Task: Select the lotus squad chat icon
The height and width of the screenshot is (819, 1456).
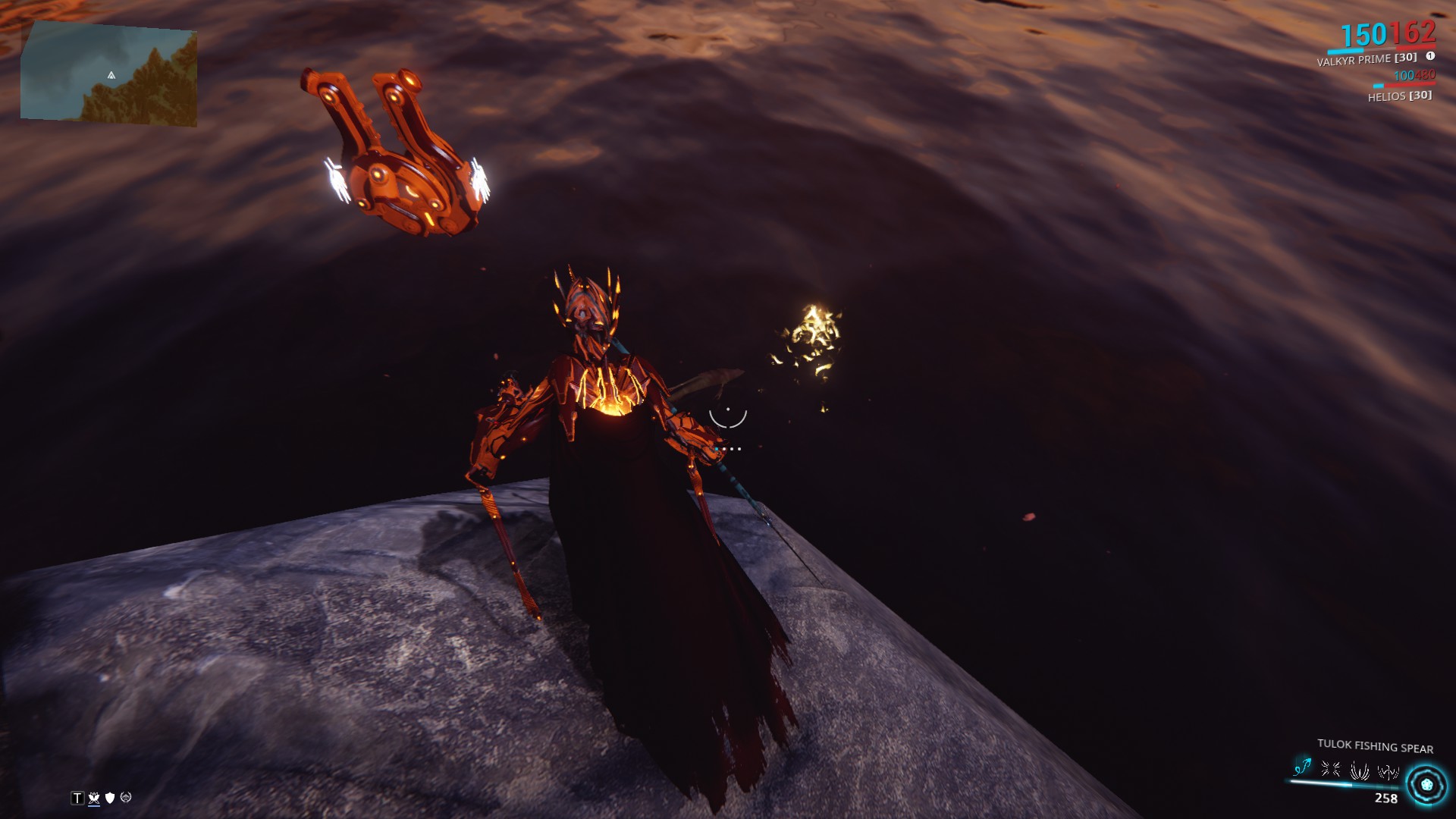Action: click(x=94, y=798)
